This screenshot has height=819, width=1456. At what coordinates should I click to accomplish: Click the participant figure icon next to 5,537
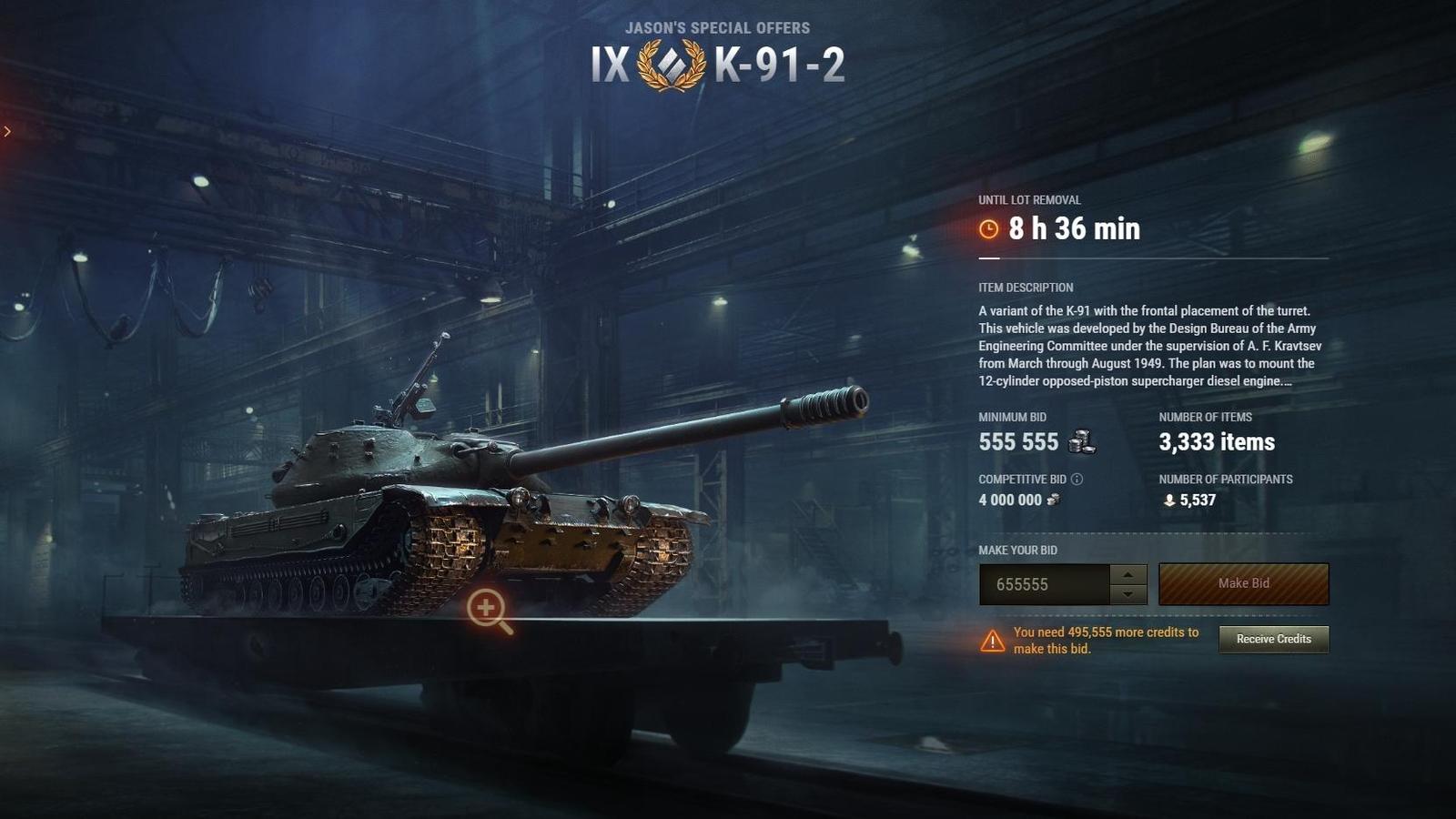(x=1169, y=500)
